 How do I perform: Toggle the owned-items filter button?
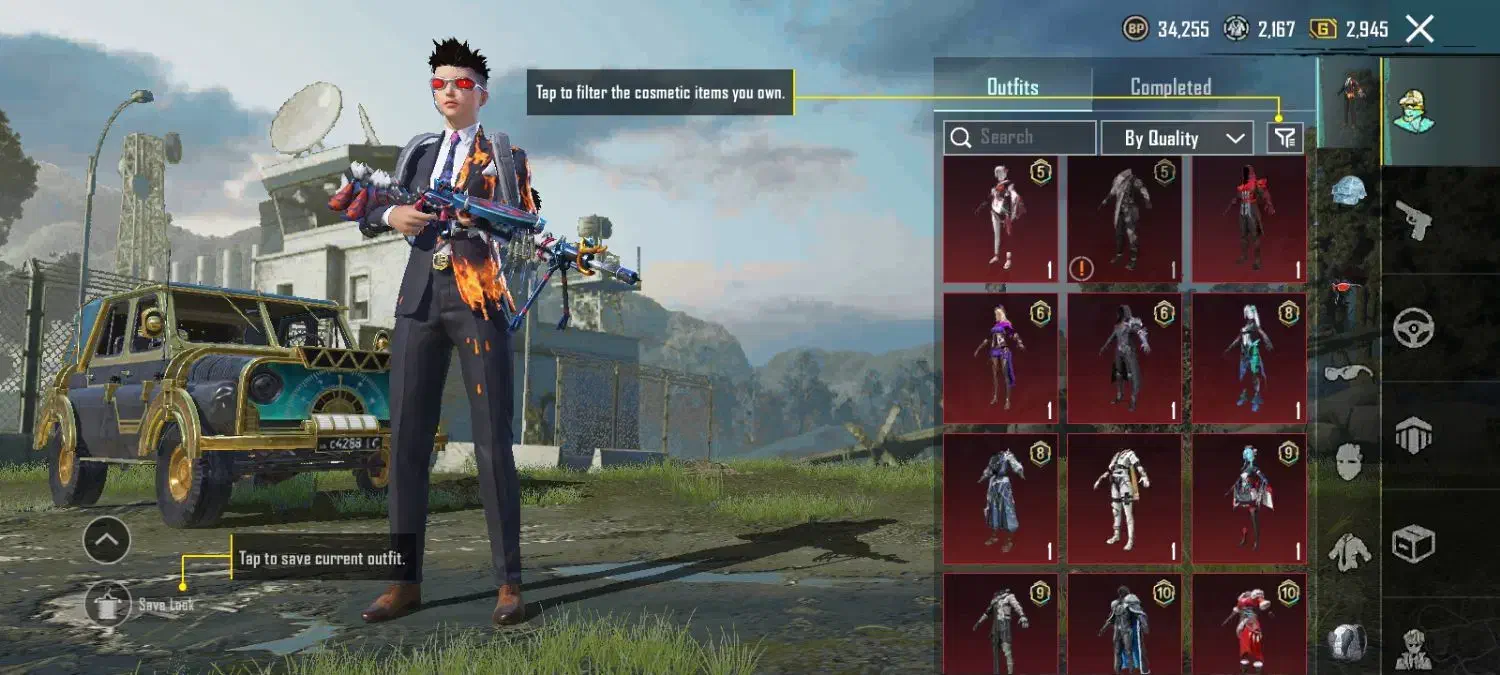tap(1285, 138)
